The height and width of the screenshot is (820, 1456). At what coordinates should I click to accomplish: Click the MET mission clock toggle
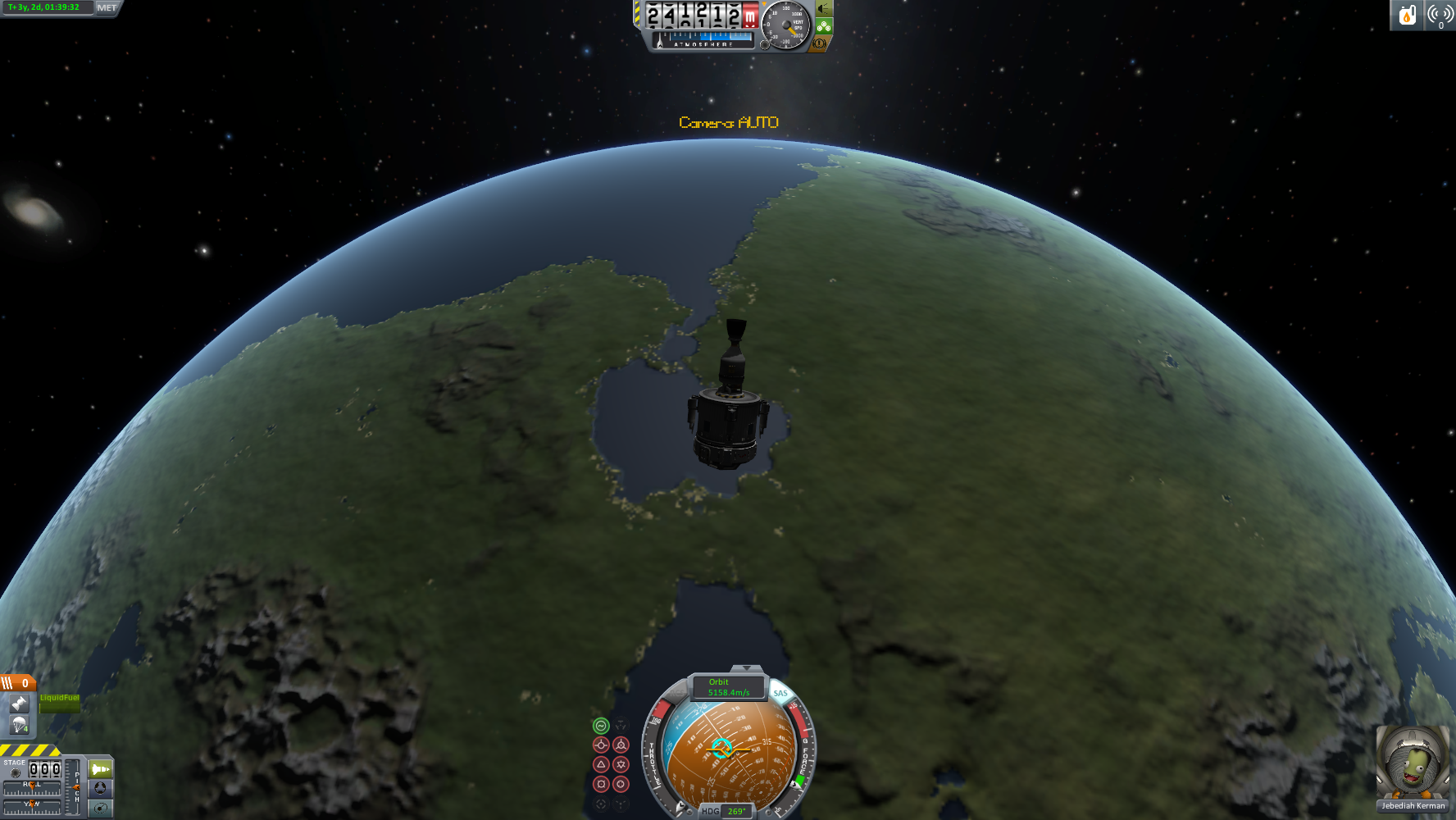(x=107, y=7)
